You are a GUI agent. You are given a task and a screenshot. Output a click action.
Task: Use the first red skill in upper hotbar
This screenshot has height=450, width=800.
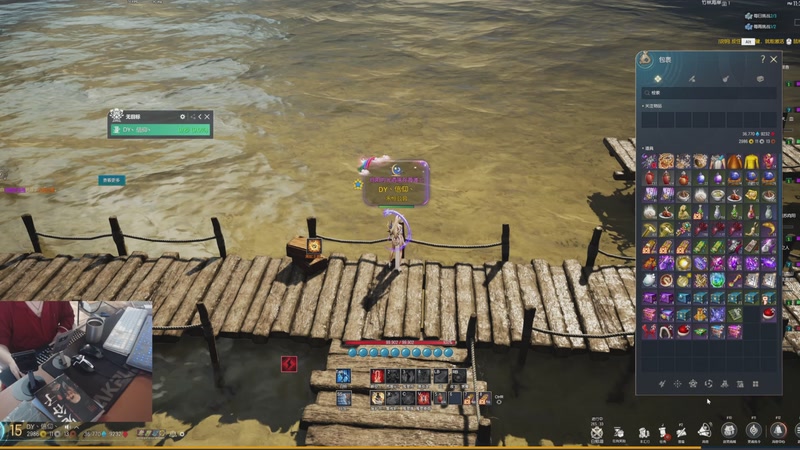[377, 376]
